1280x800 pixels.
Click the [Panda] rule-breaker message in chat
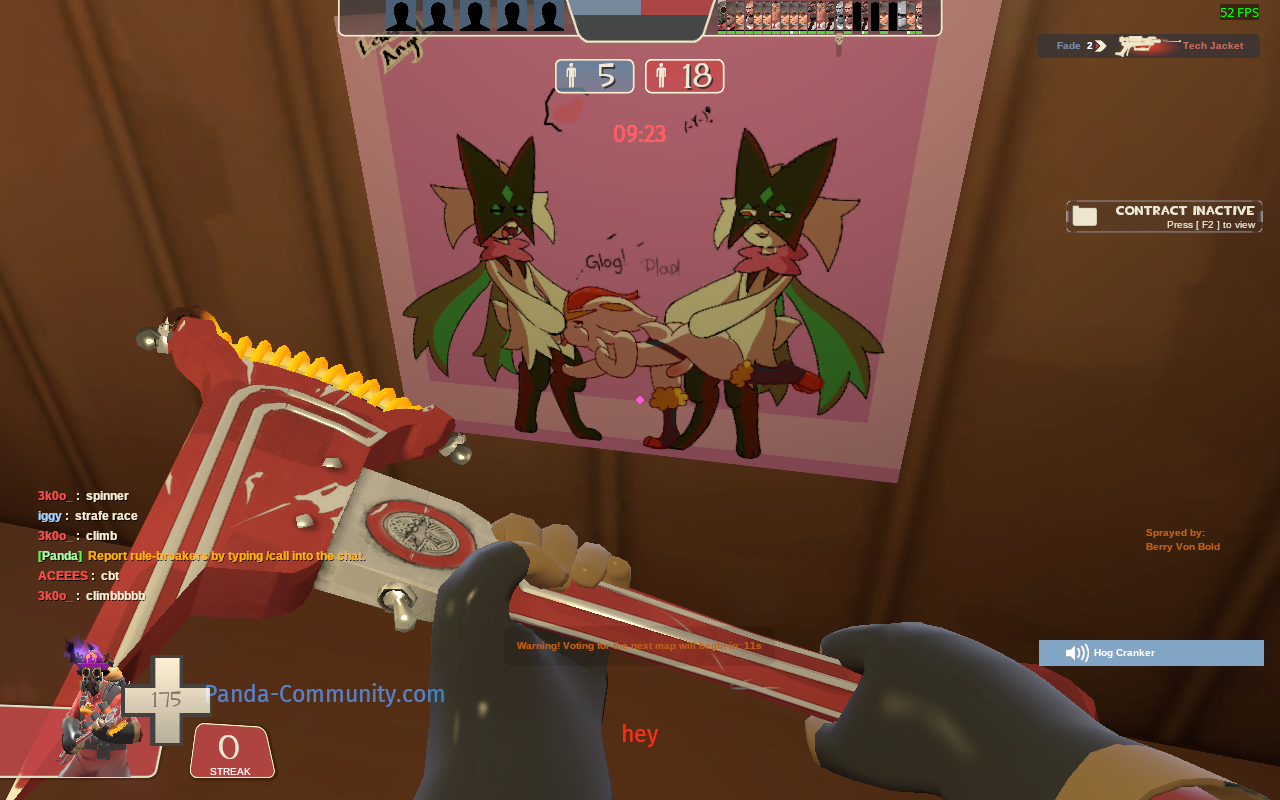200,555
